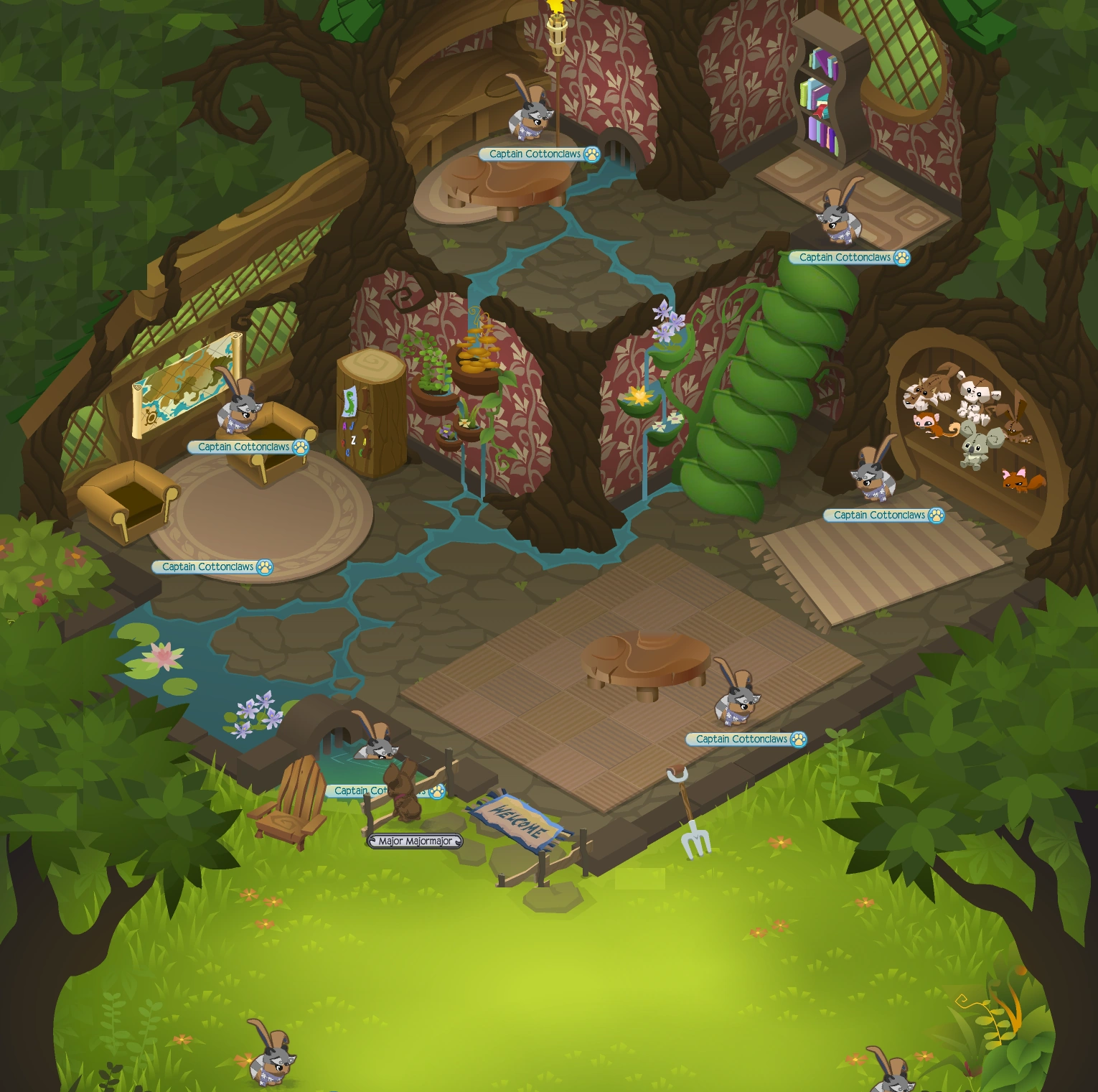Open the paw icon beside the armchair nametag
Screen dimensions: 1098x1092
(299, 446)
